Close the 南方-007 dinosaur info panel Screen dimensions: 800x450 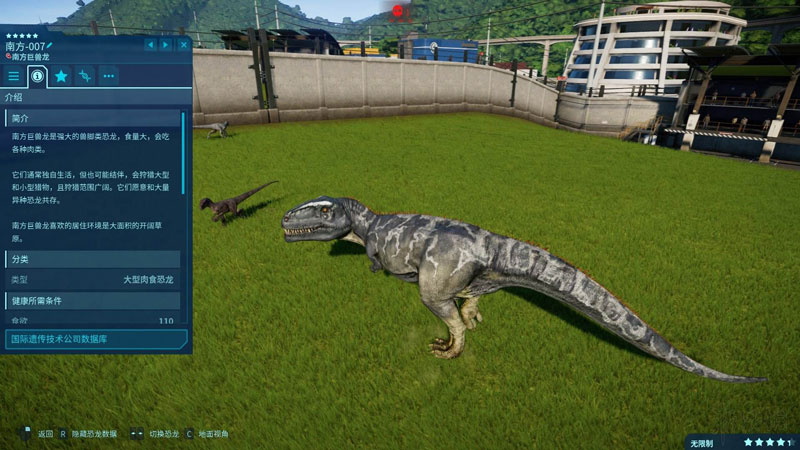point(184,45)
